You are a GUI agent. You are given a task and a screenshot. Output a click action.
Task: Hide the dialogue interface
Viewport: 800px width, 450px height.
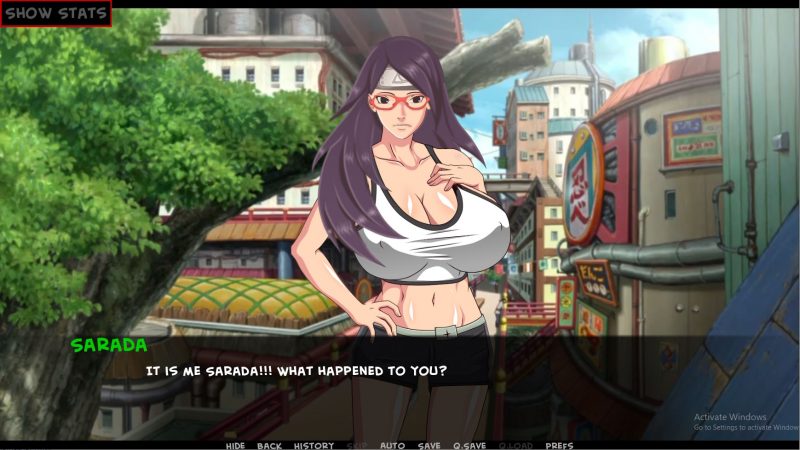coord(235,445)
